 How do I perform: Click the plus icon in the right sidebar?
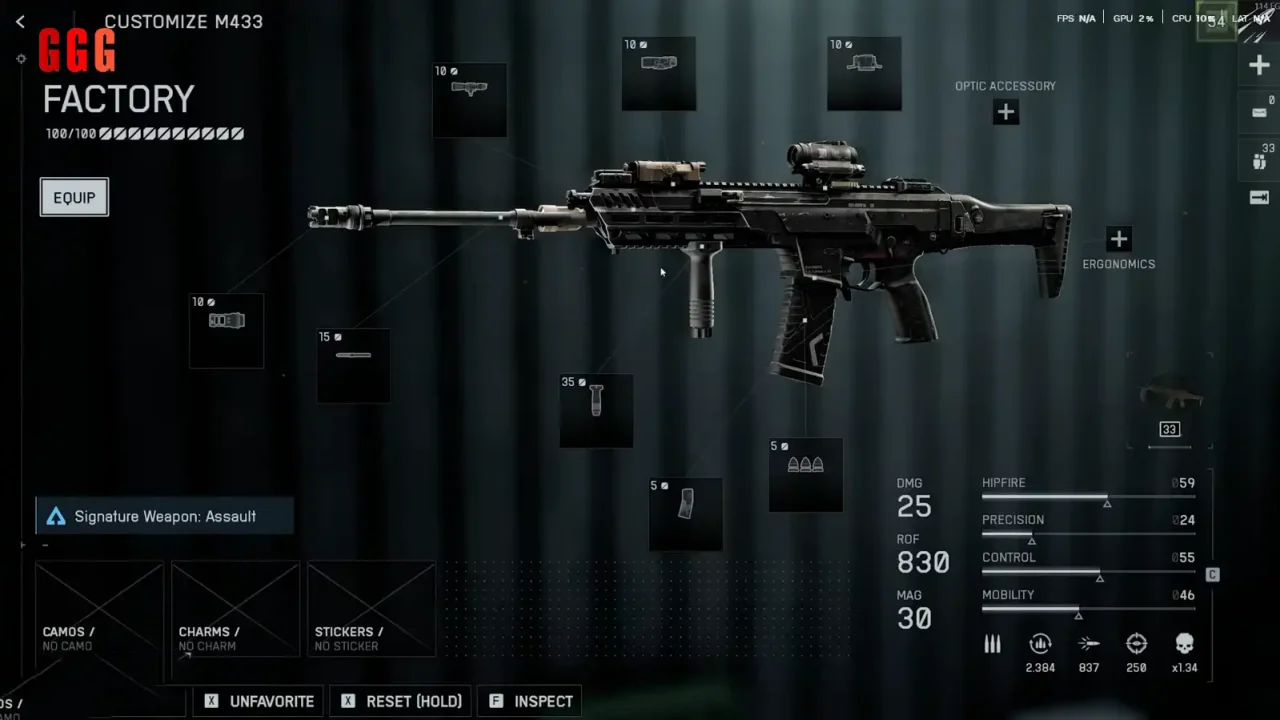(1259, 66)
